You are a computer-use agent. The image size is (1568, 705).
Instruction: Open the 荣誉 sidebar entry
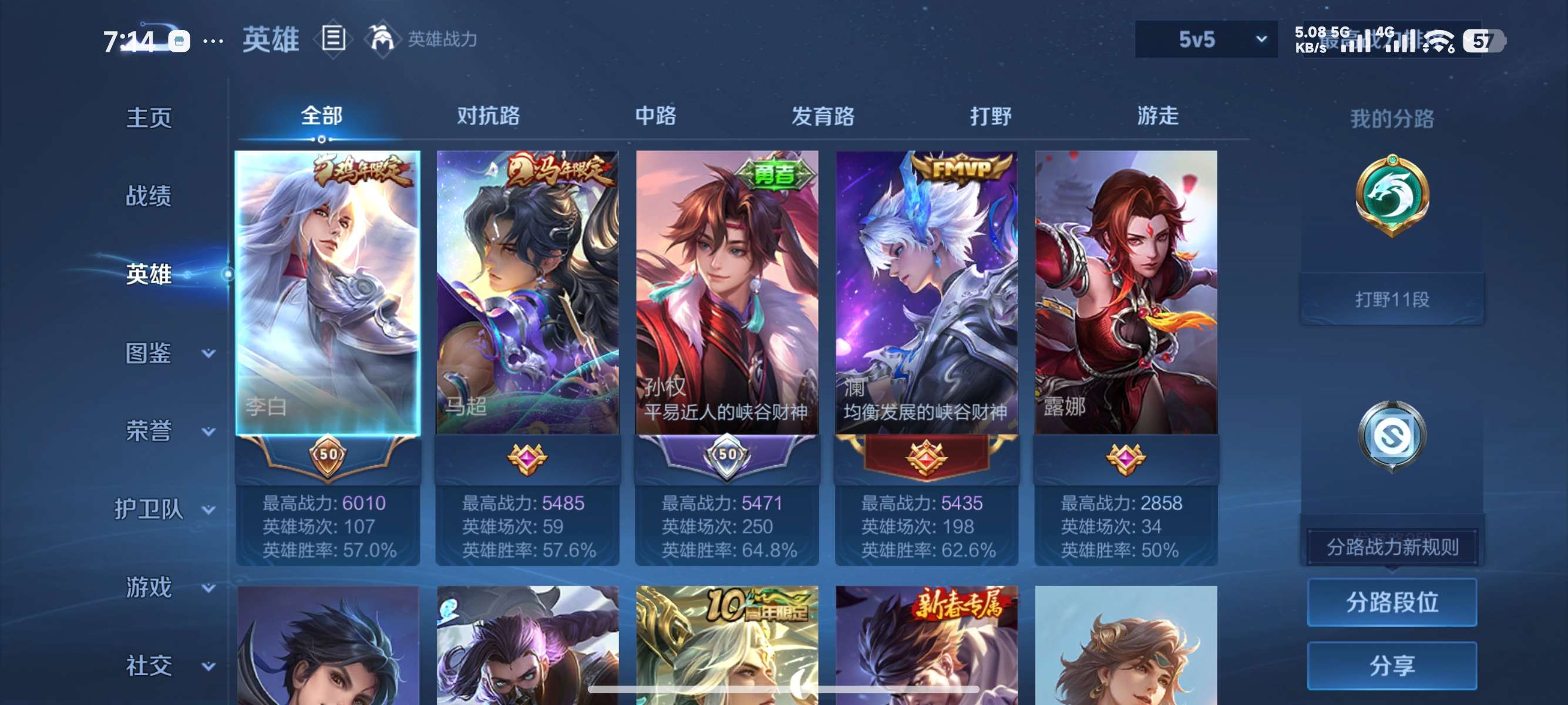click(x=149, y=429)
